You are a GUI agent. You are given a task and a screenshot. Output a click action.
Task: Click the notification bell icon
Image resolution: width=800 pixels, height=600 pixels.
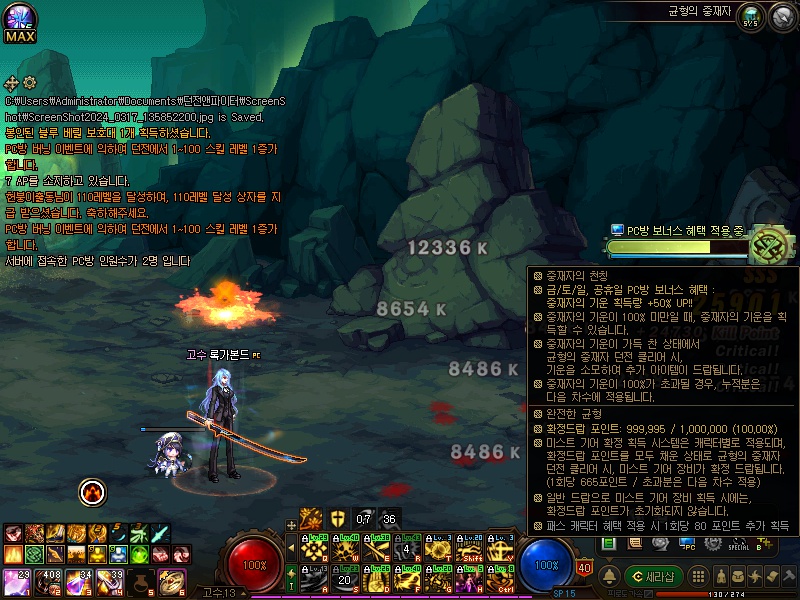pyautogui.click(x=609, y=577)
